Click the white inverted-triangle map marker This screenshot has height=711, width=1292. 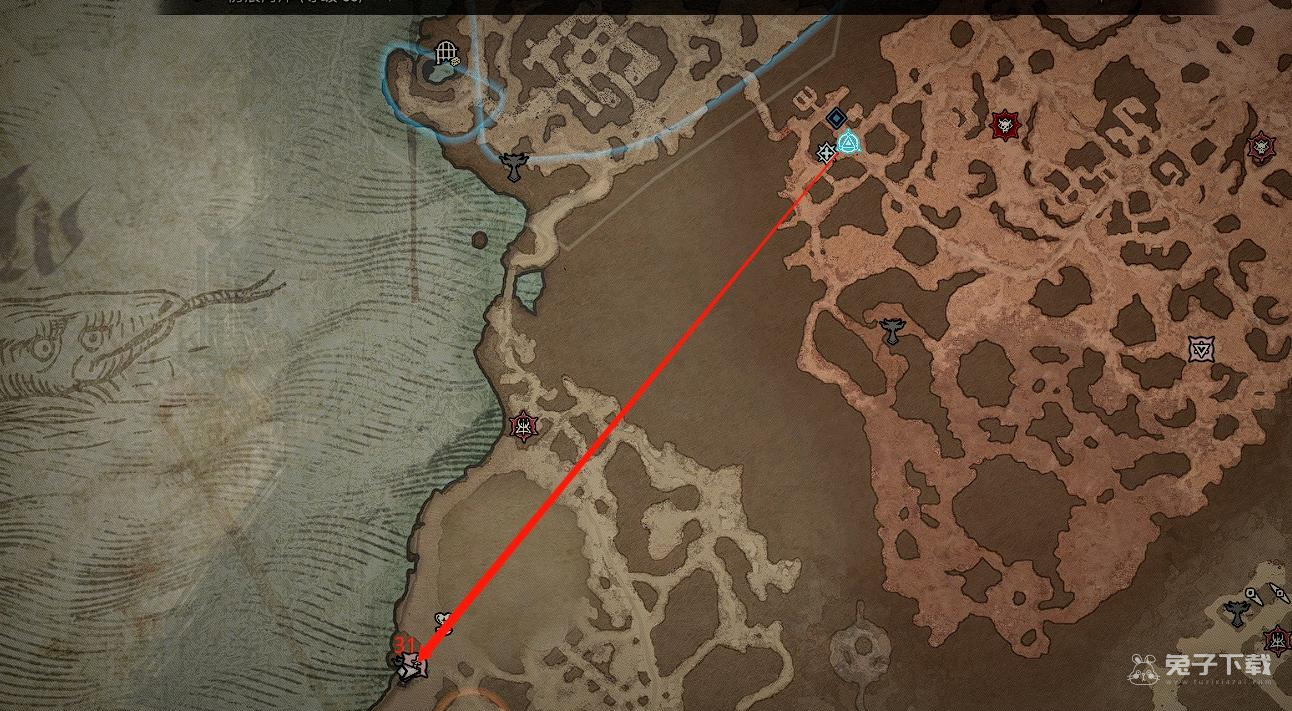(1201, 349)
